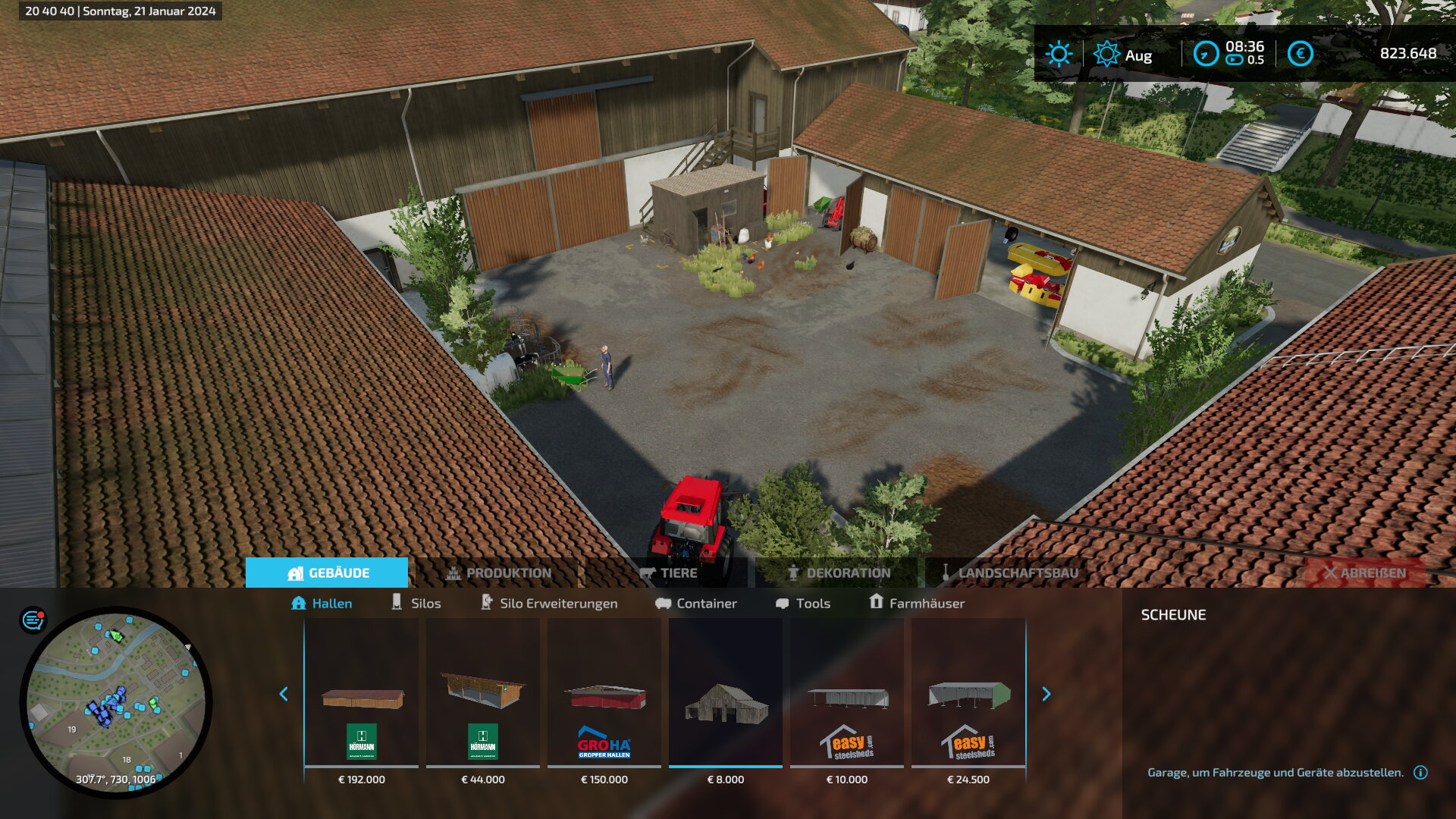This screenshot has width=1456, height=819.
Task: Select the Container subcategory
Action: coord(696,603)
